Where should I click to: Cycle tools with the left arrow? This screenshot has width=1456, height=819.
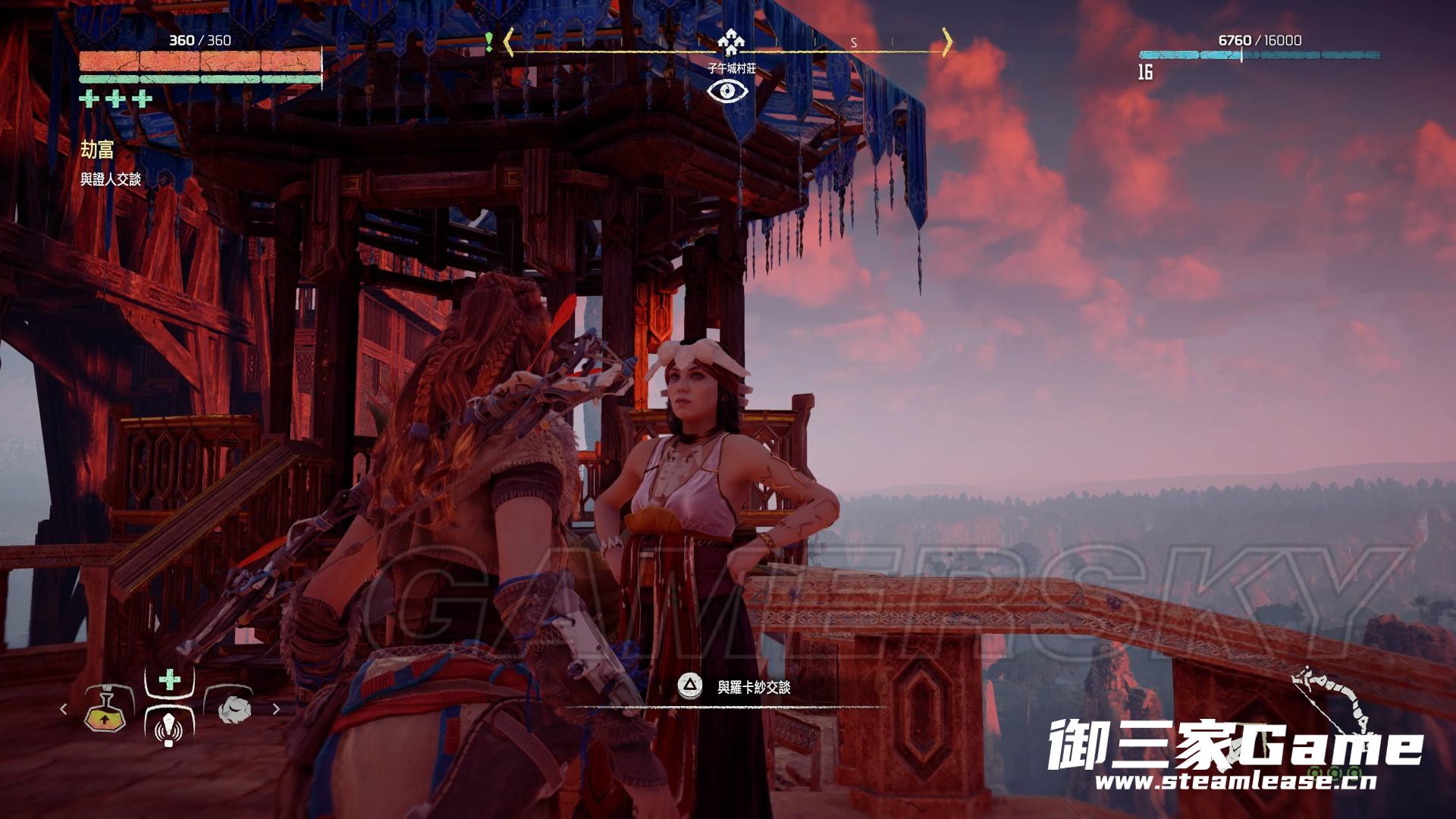click(64, 709)
